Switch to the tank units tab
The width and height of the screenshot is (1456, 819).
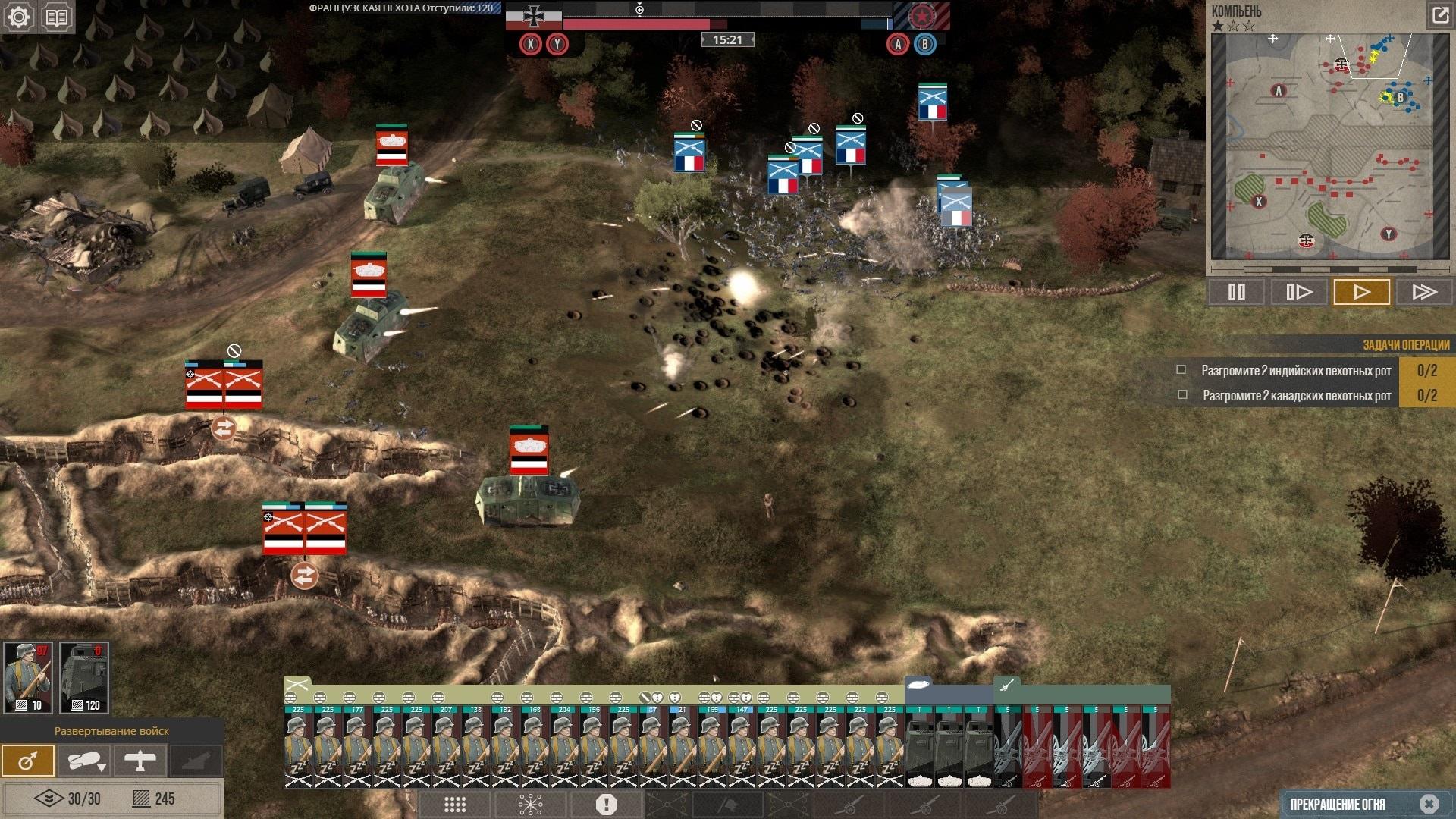(918, 685)
